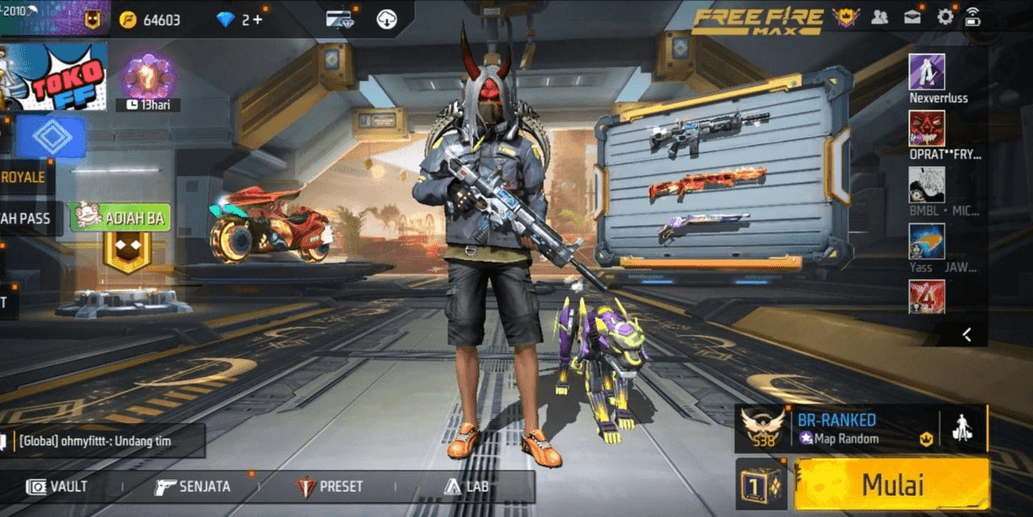Image resolution: width=1033 pixels, height=517 pixels.
Task: Open the Toko FF shop banner
Action: pyautogui.click(x=60, y=75)
